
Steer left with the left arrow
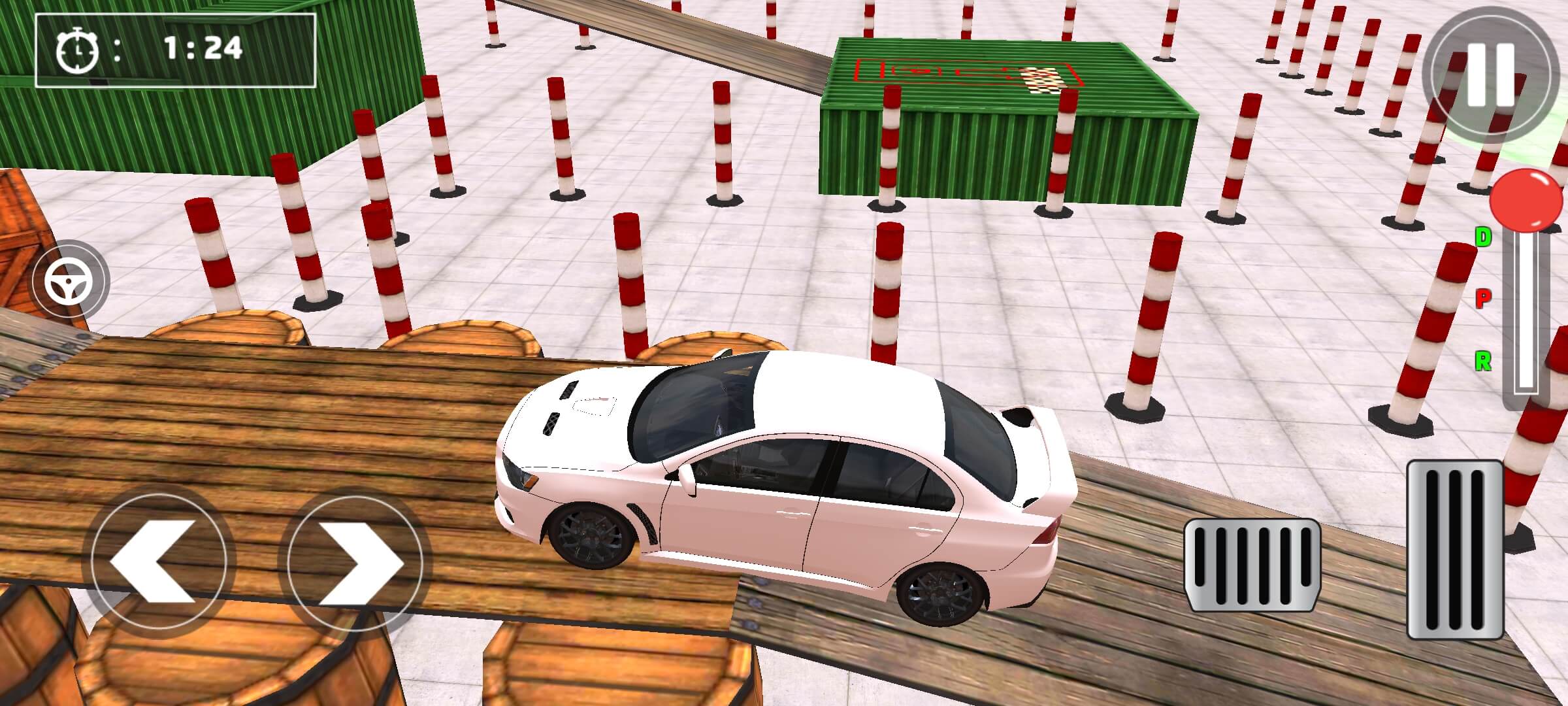pyautogui.click(x=159, y=562)
